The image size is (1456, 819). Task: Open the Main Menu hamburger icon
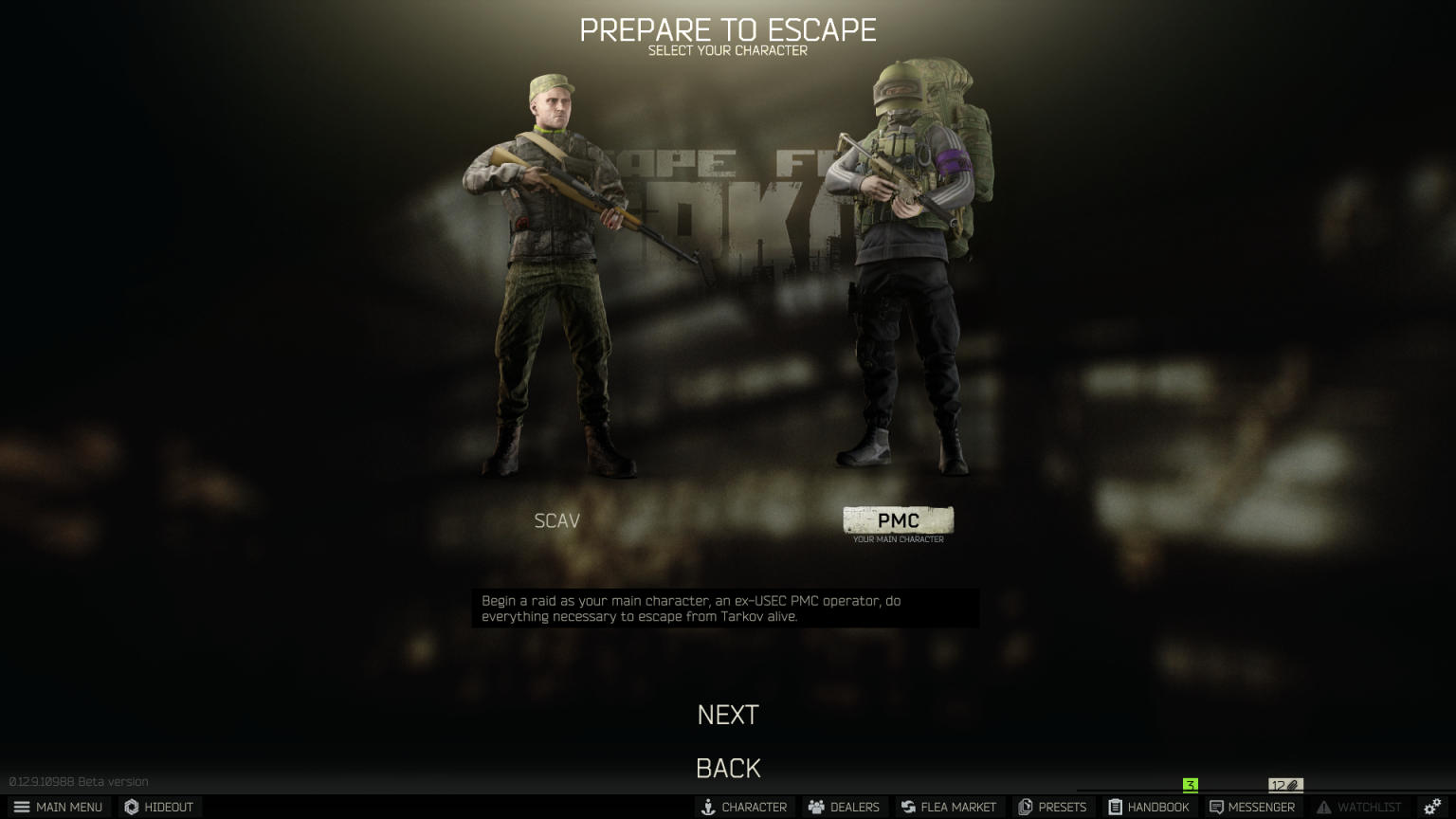(24, 807)
